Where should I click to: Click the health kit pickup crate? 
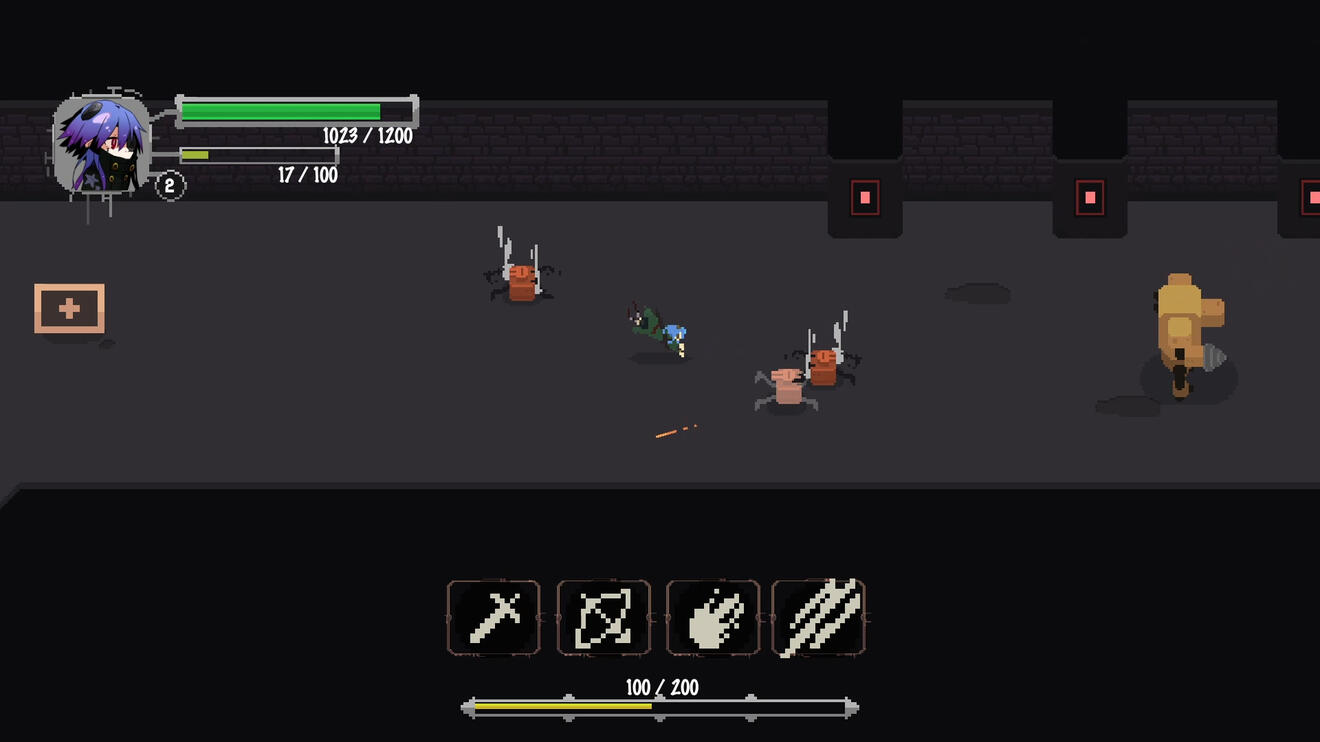tap(70, 309)
